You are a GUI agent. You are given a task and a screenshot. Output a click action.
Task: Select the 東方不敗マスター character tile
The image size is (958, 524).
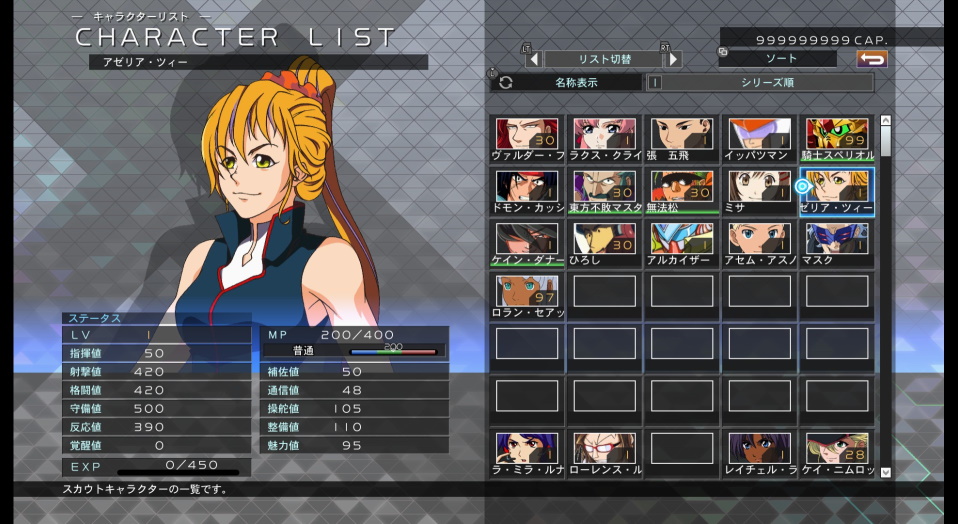tap(605, 190)
